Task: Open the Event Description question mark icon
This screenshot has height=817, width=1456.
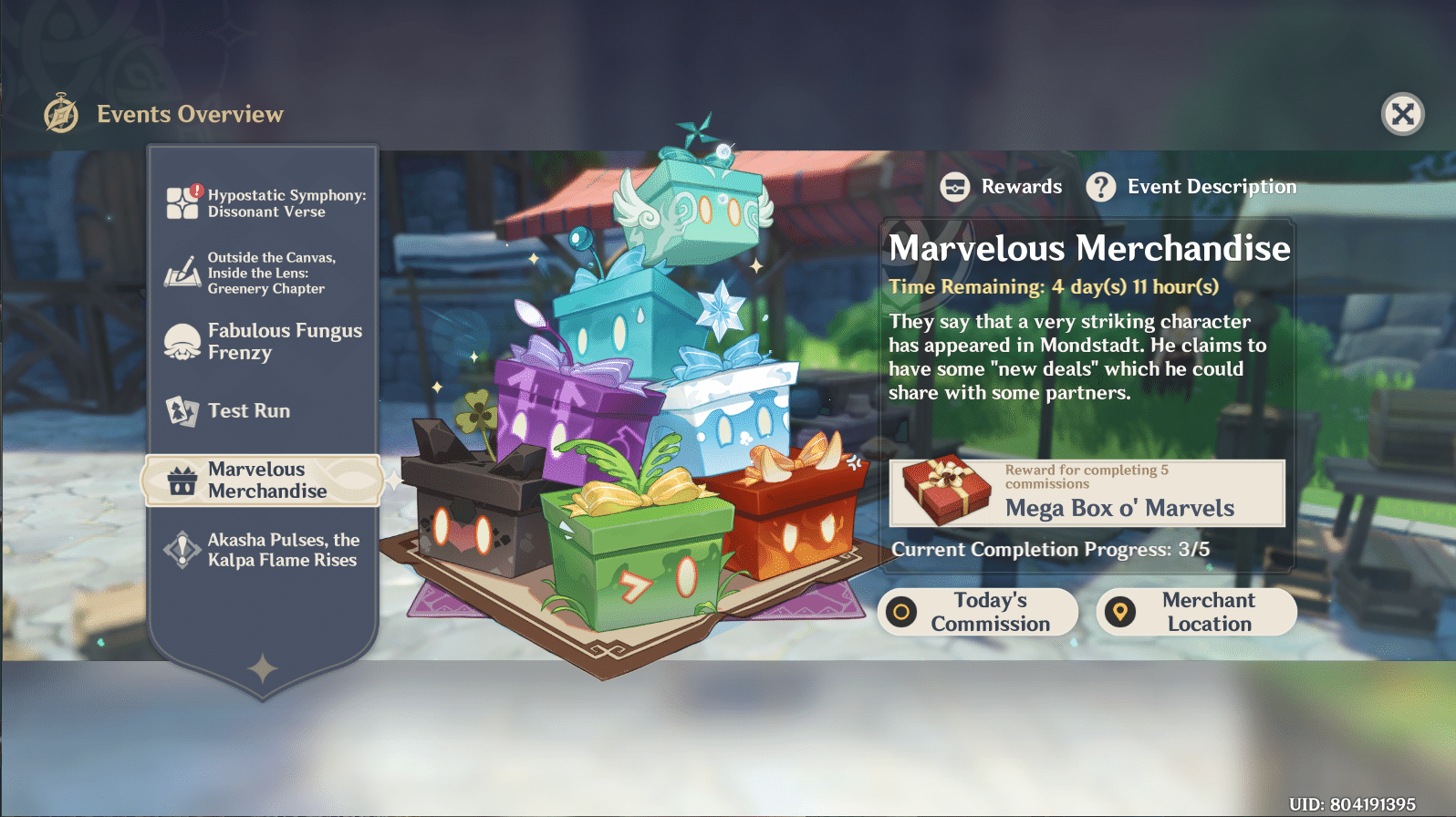Action: 1101,186
